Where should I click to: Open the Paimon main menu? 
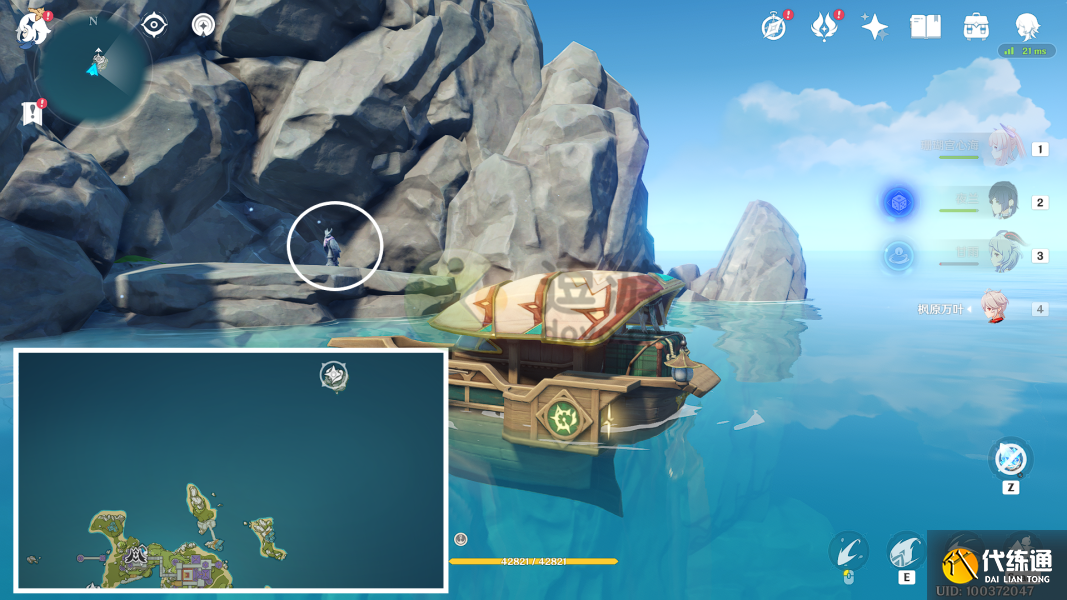[33, 29]
